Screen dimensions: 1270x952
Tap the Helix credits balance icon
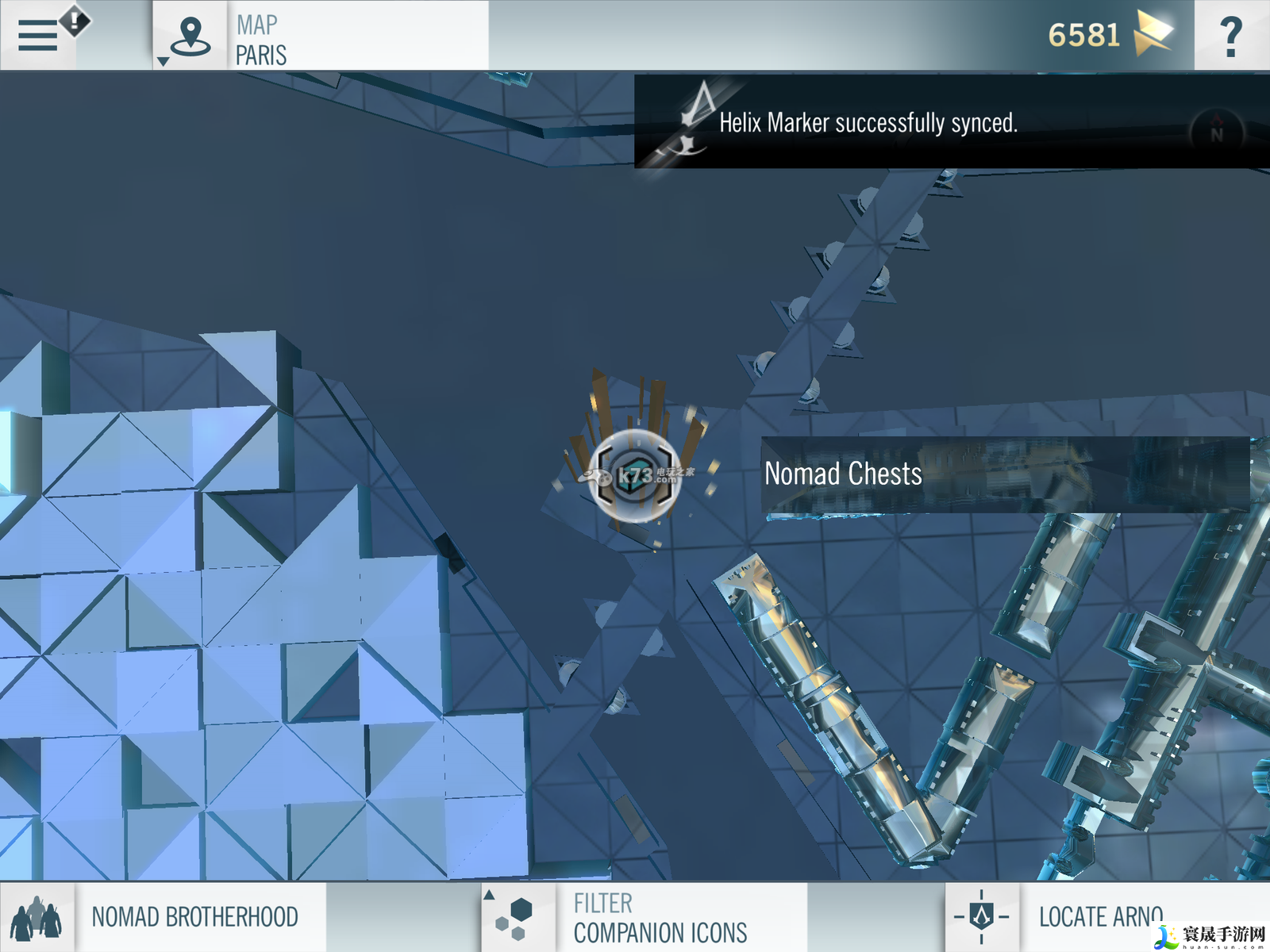point(1153,33)
